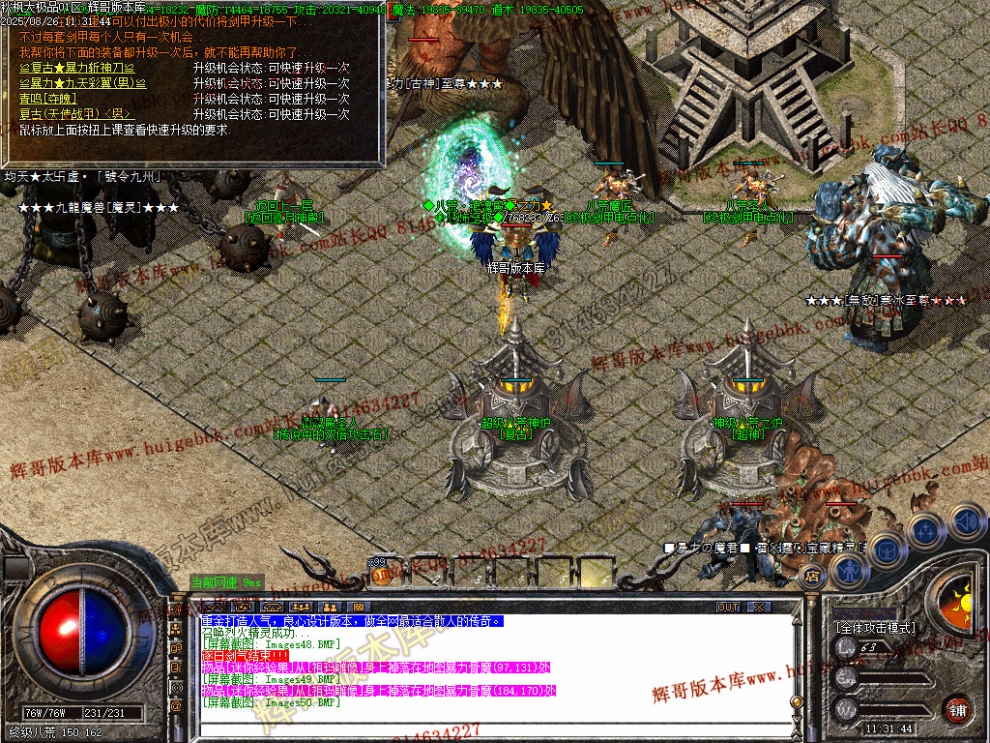Open the shop via the 店 button
The image size is (990, 743).
click(x=812, y=576)
